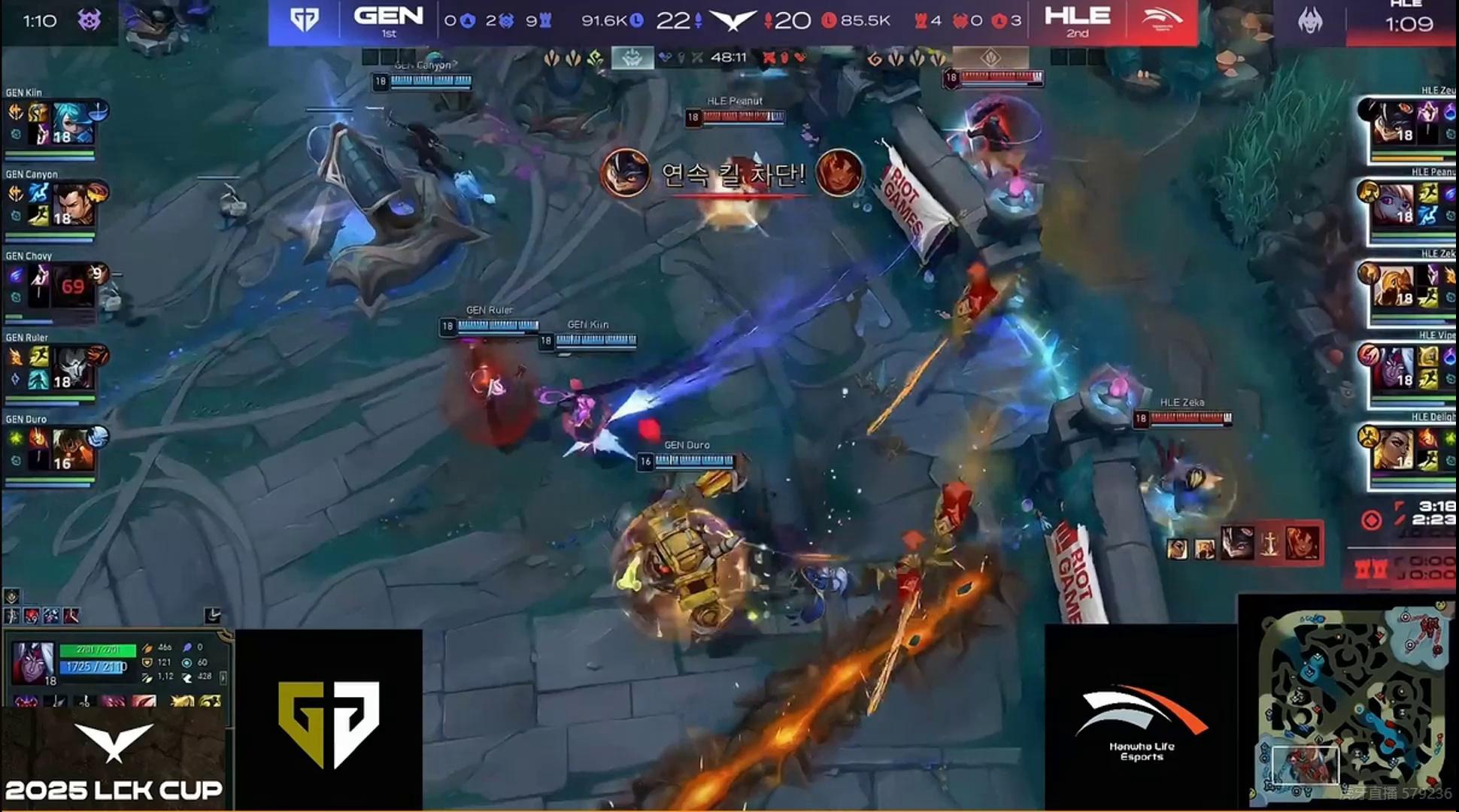Click the gold Gen.G logo banner

coord(329,722)
